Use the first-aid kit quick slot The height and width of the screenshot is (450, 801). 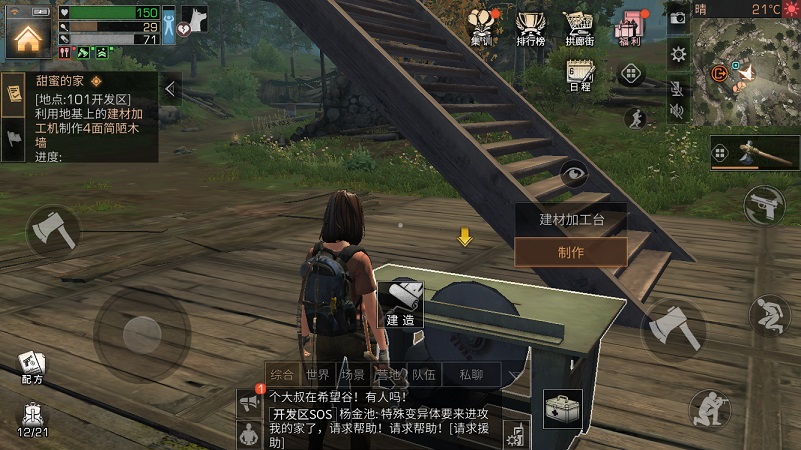click(x=563, y=408)
